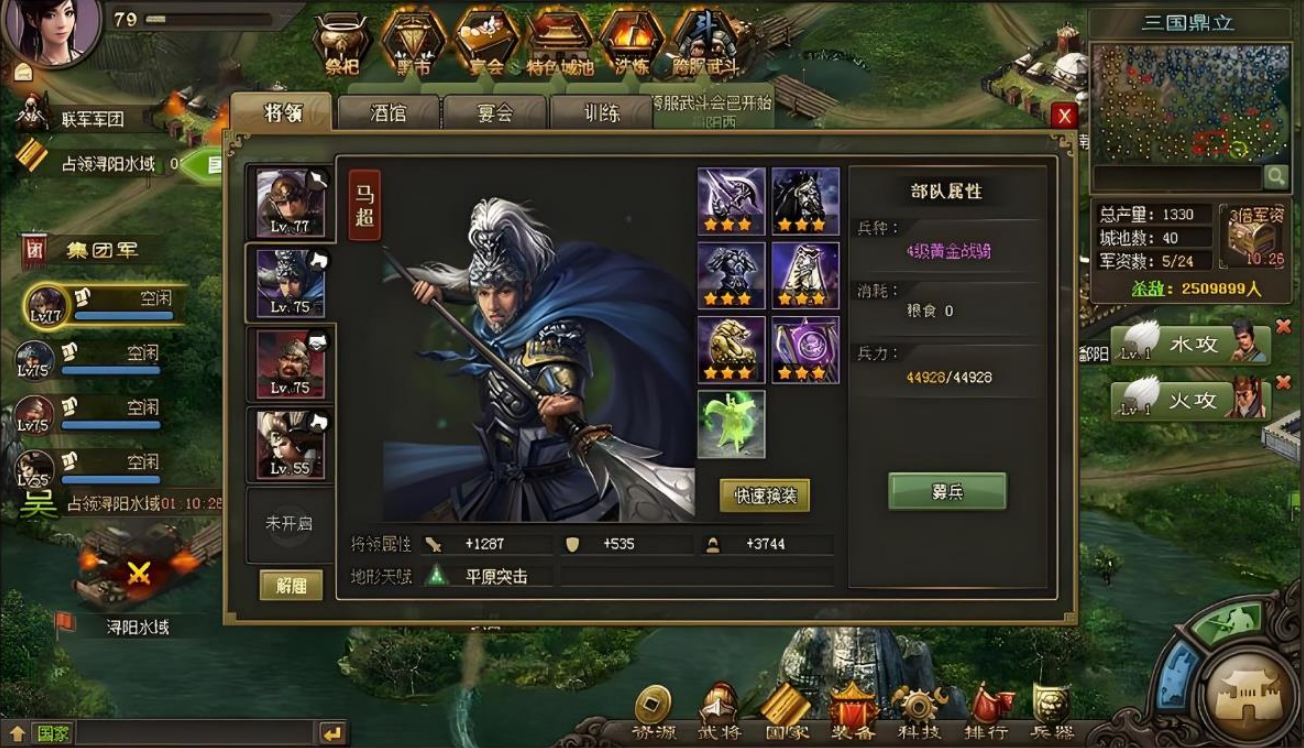Screen dimensions: 1304x748
Task: Click the 三国鼎立 minimap
Action: [x=1190, y=102]
